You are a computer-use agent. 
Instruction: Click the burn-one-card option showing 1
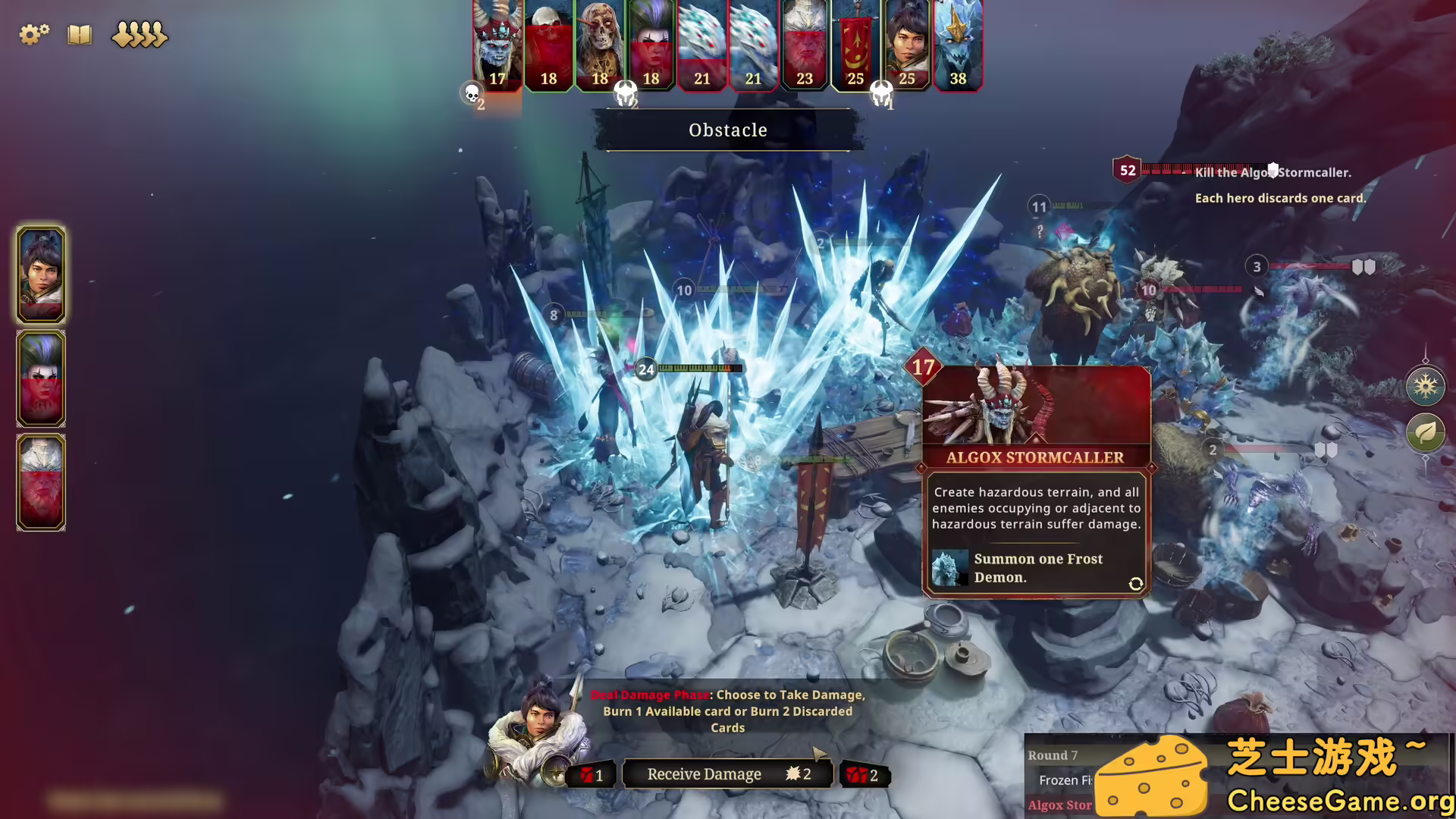point(591,774)
